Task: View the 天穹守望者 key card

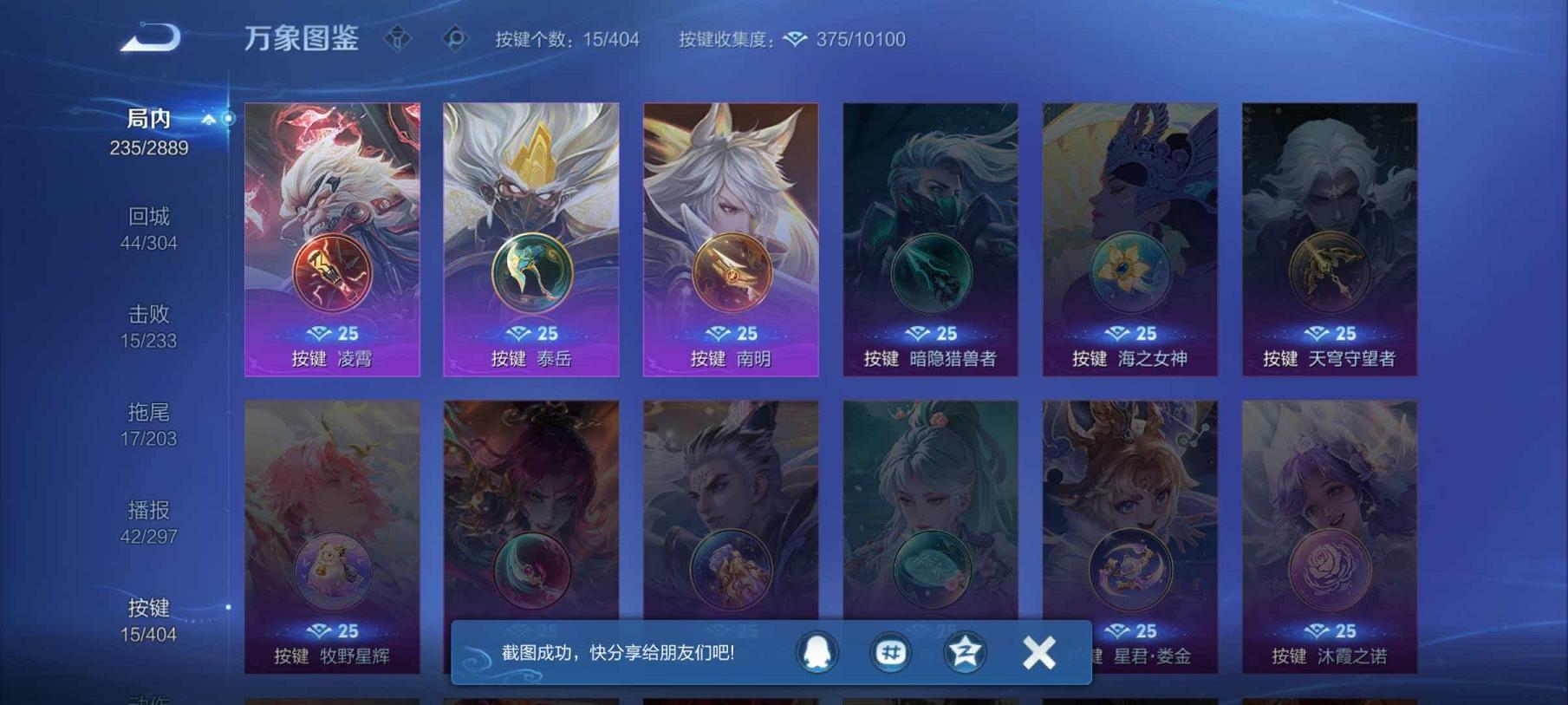Action: point(1329,238)
